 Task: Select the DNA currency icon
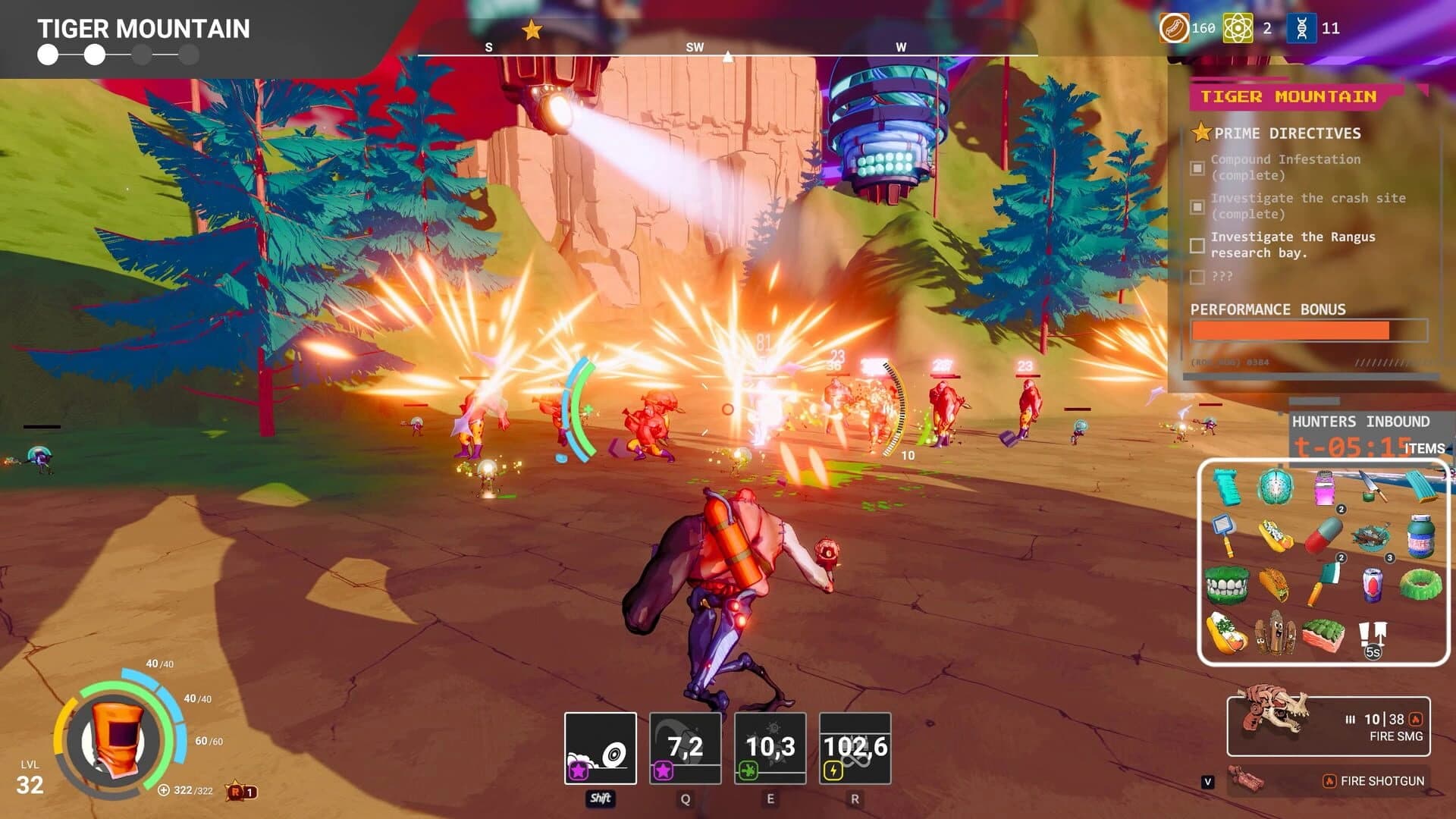click(x=1302, y=29)
